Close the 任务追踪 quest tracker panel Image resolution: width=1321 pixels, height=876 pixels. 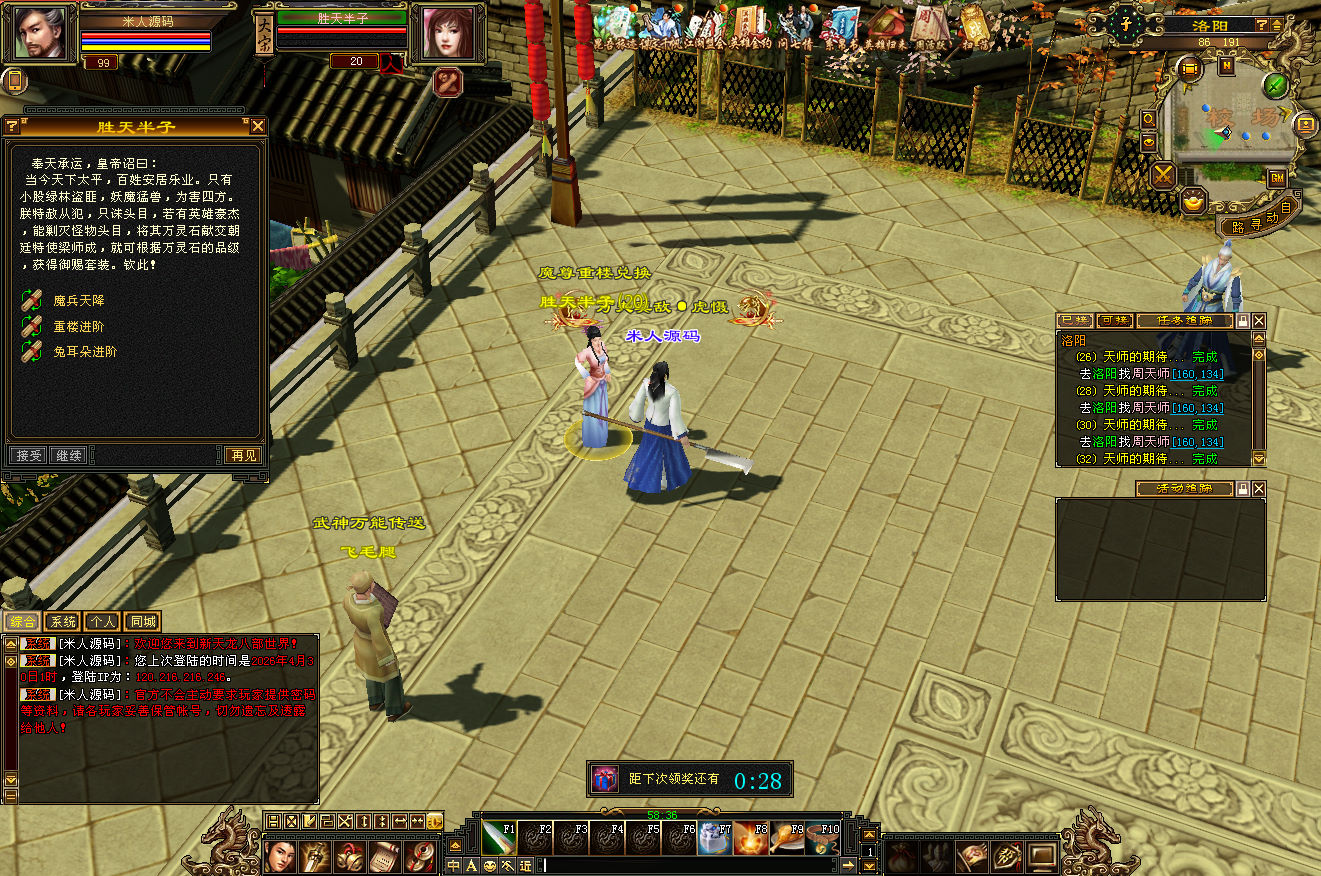click(x=1259, y=321)
